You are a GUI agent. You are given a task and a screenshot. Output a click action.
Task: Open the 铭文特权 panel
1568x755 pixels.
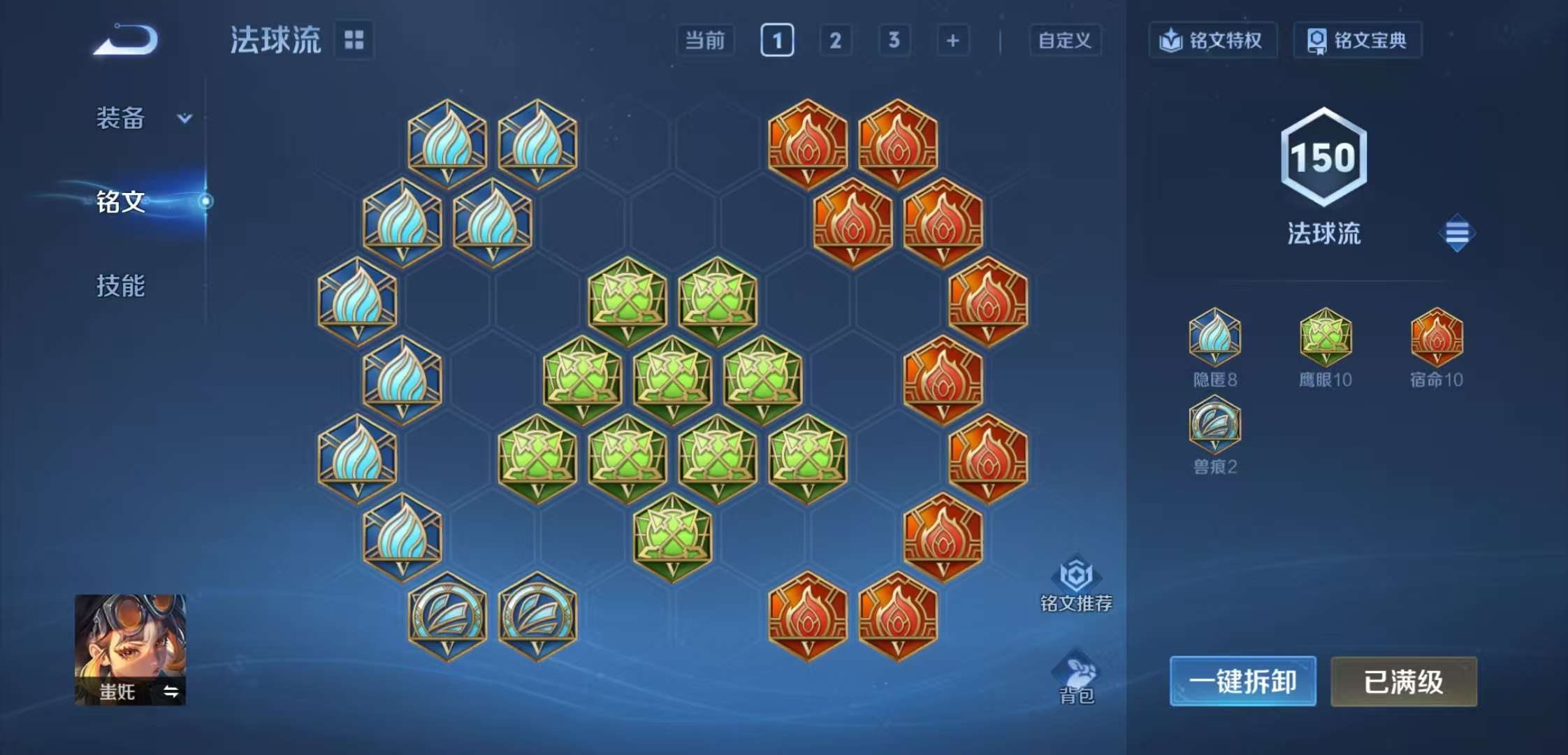(x=1214, y=41)
